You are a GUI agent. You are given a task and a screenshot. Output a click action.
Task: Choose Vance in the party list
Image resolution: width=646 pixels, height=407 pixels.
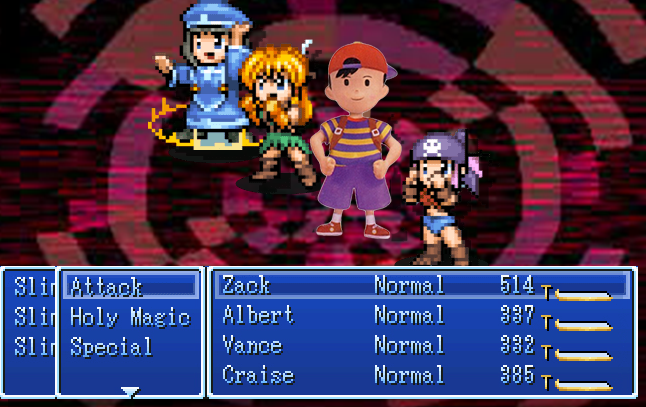point(252,346)
